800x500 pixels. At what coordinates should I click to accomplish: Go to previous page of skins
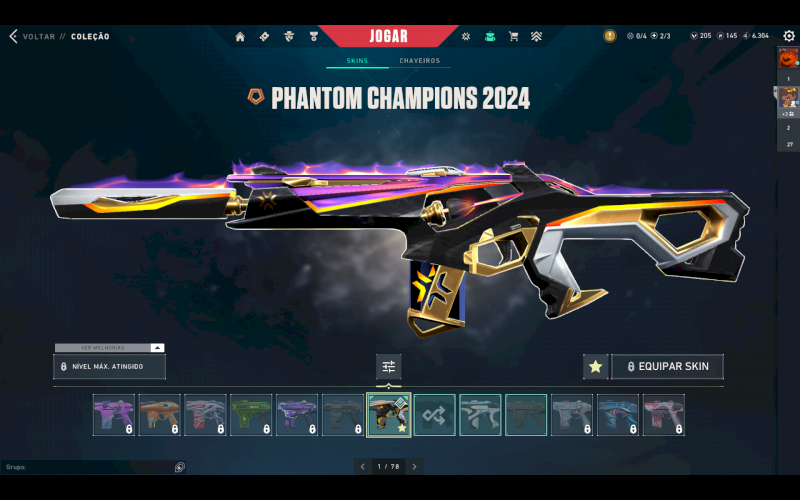[x=362, y=467]
